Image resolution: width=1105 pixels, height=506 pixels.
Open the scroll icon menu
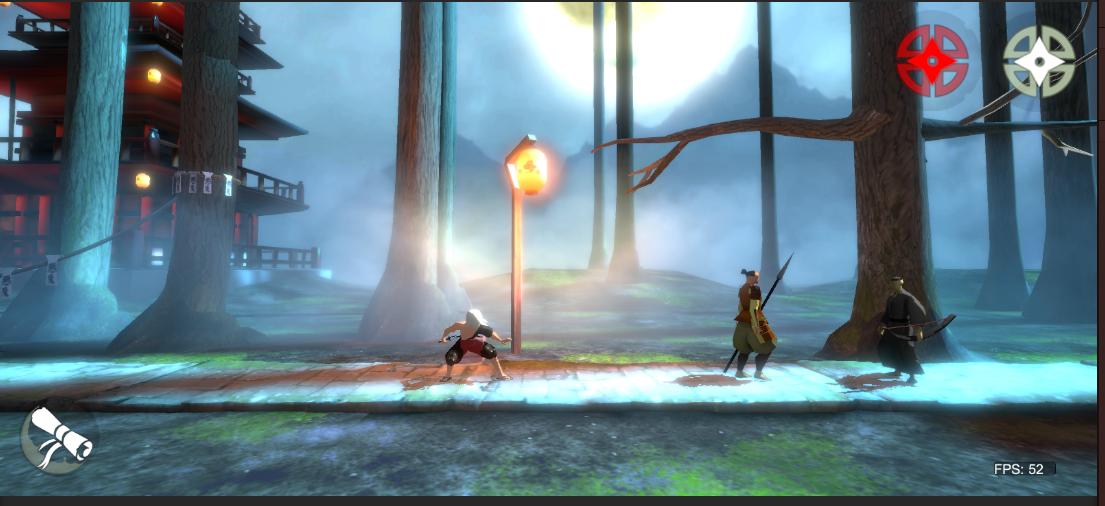coord(57,438)
